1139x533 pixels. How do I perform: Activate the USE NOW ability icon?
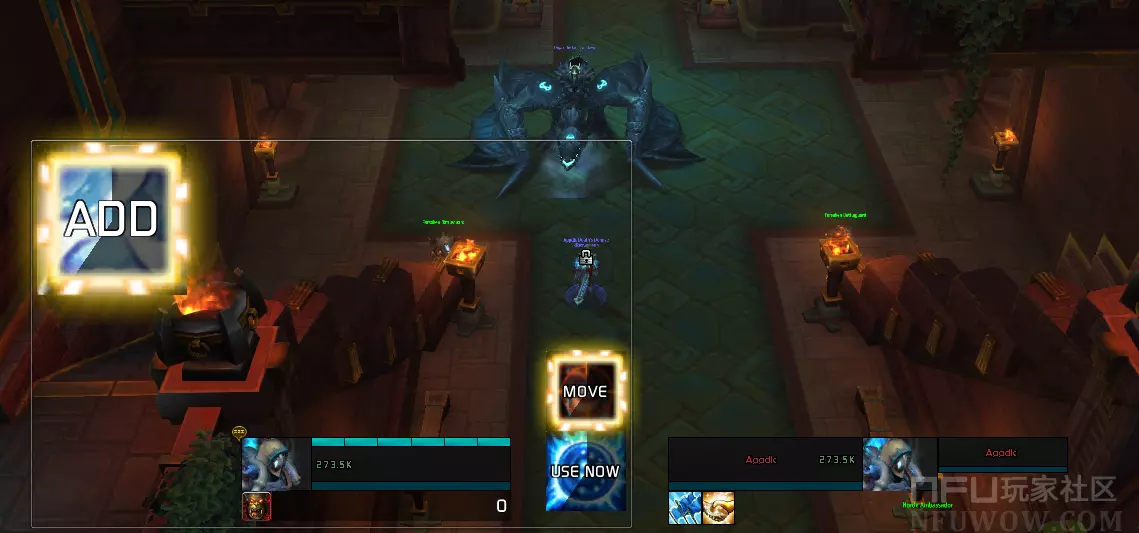(x=585, y=471)
